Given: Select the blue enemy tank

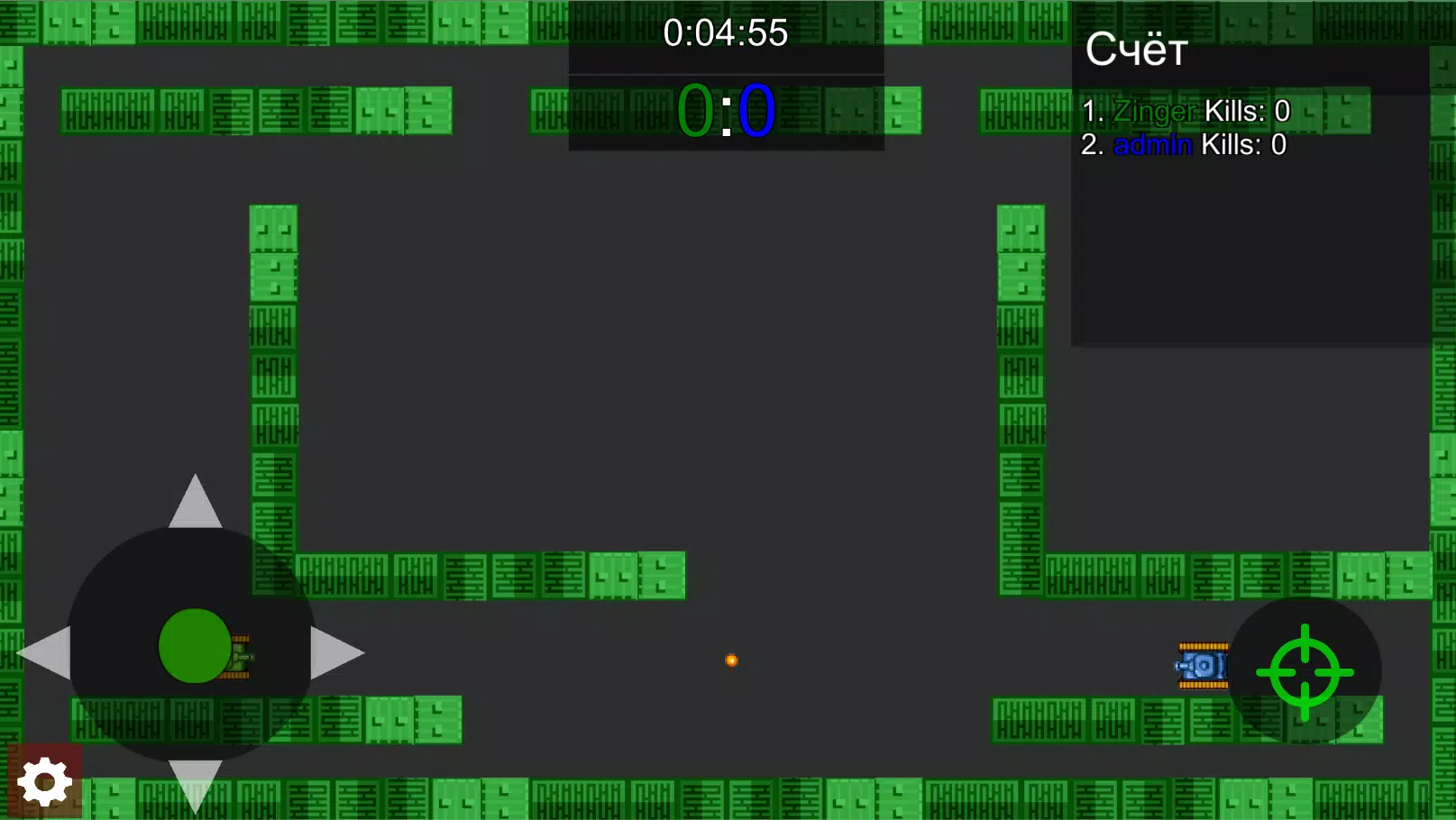Looking at the screenshot, I should (1203, 665).
